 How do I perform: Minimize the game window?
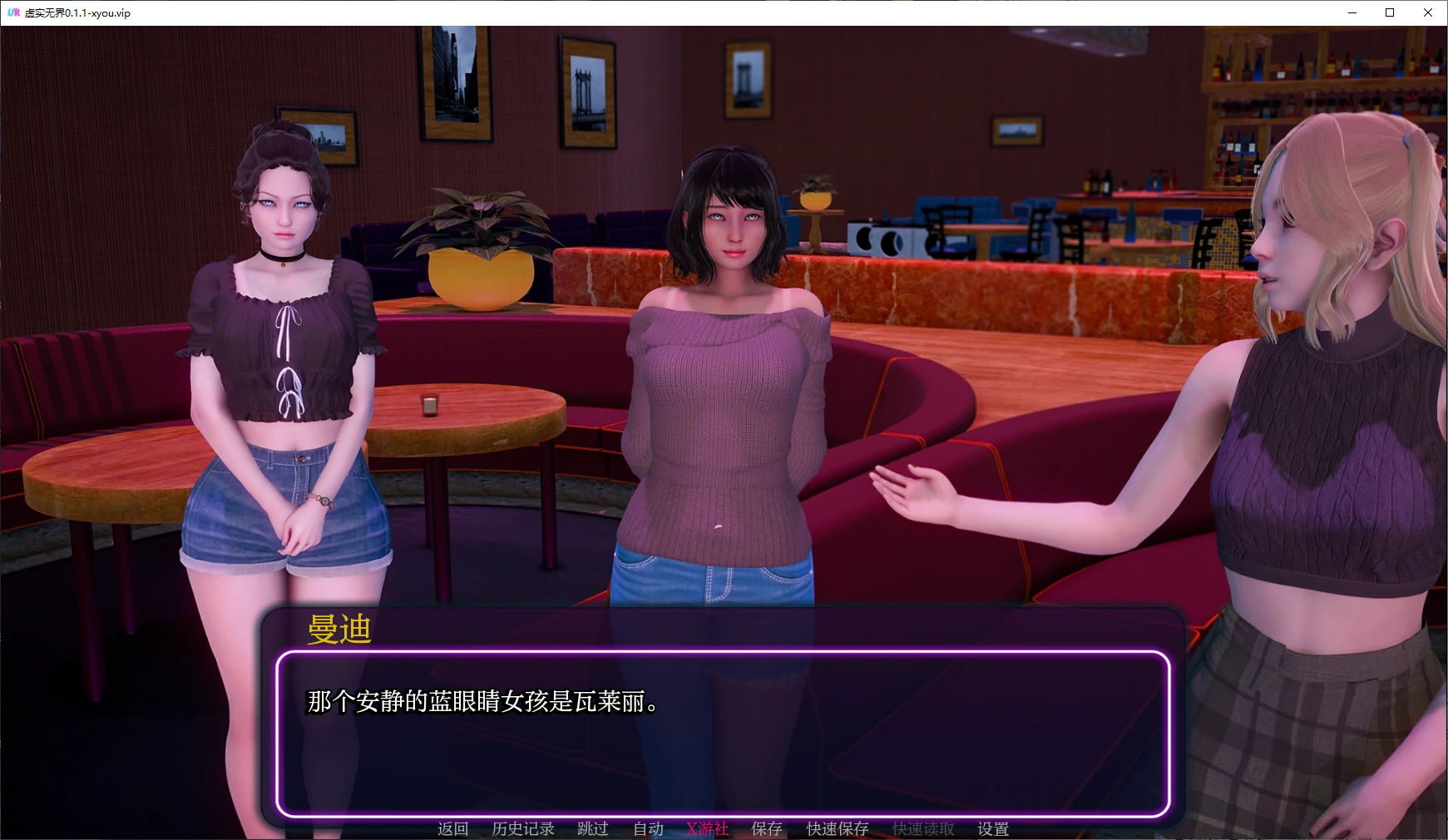coord(1352,12)
